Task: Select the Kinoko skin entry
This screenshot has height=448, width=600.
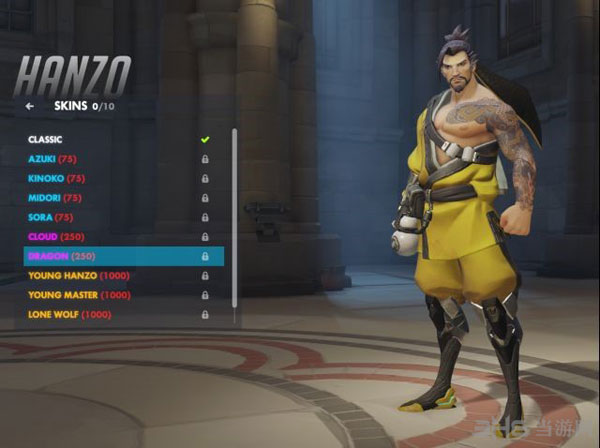Action: [56, 178]
